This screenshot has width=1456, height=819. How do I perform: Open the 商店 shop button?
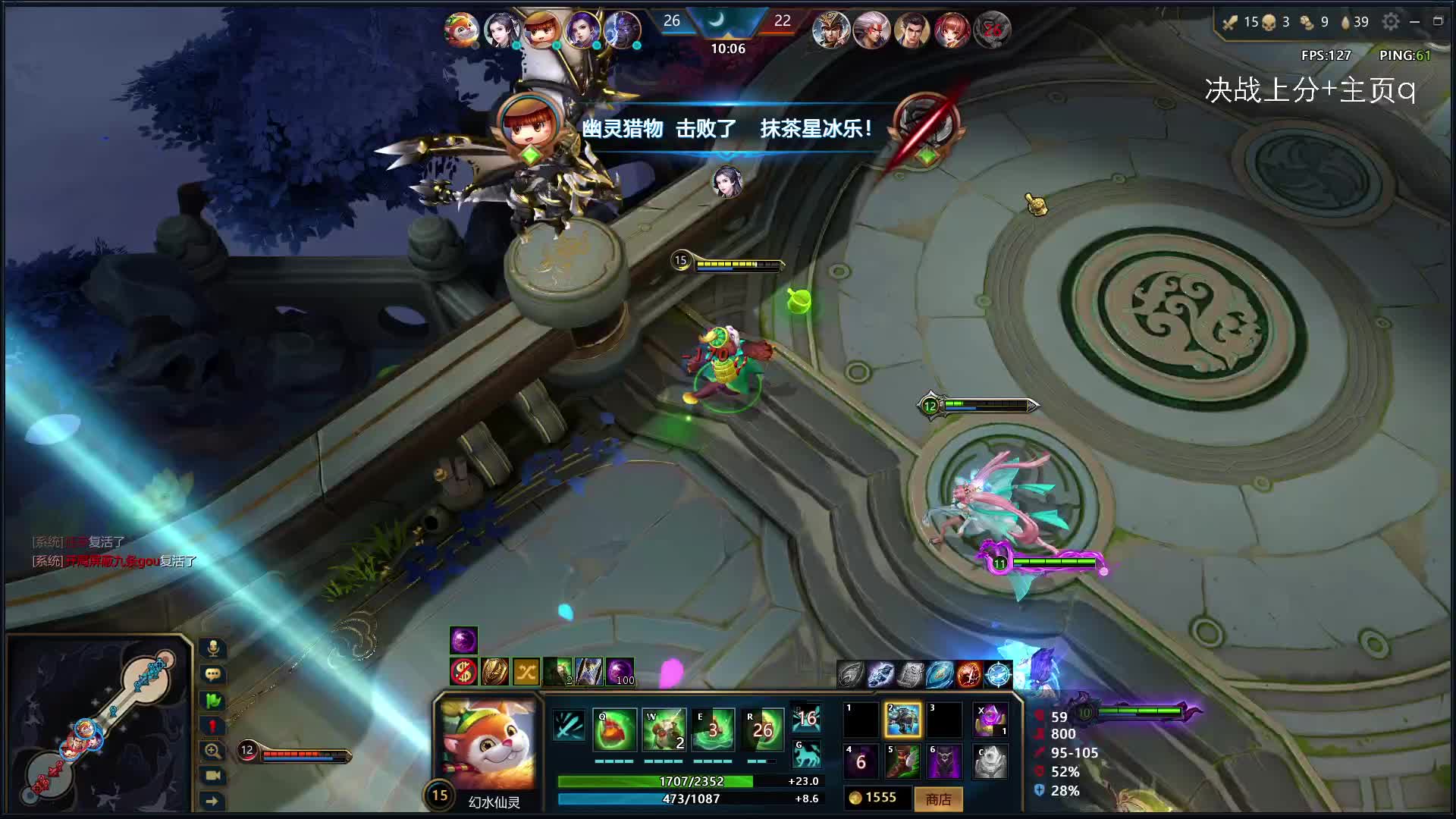point(938,799)
